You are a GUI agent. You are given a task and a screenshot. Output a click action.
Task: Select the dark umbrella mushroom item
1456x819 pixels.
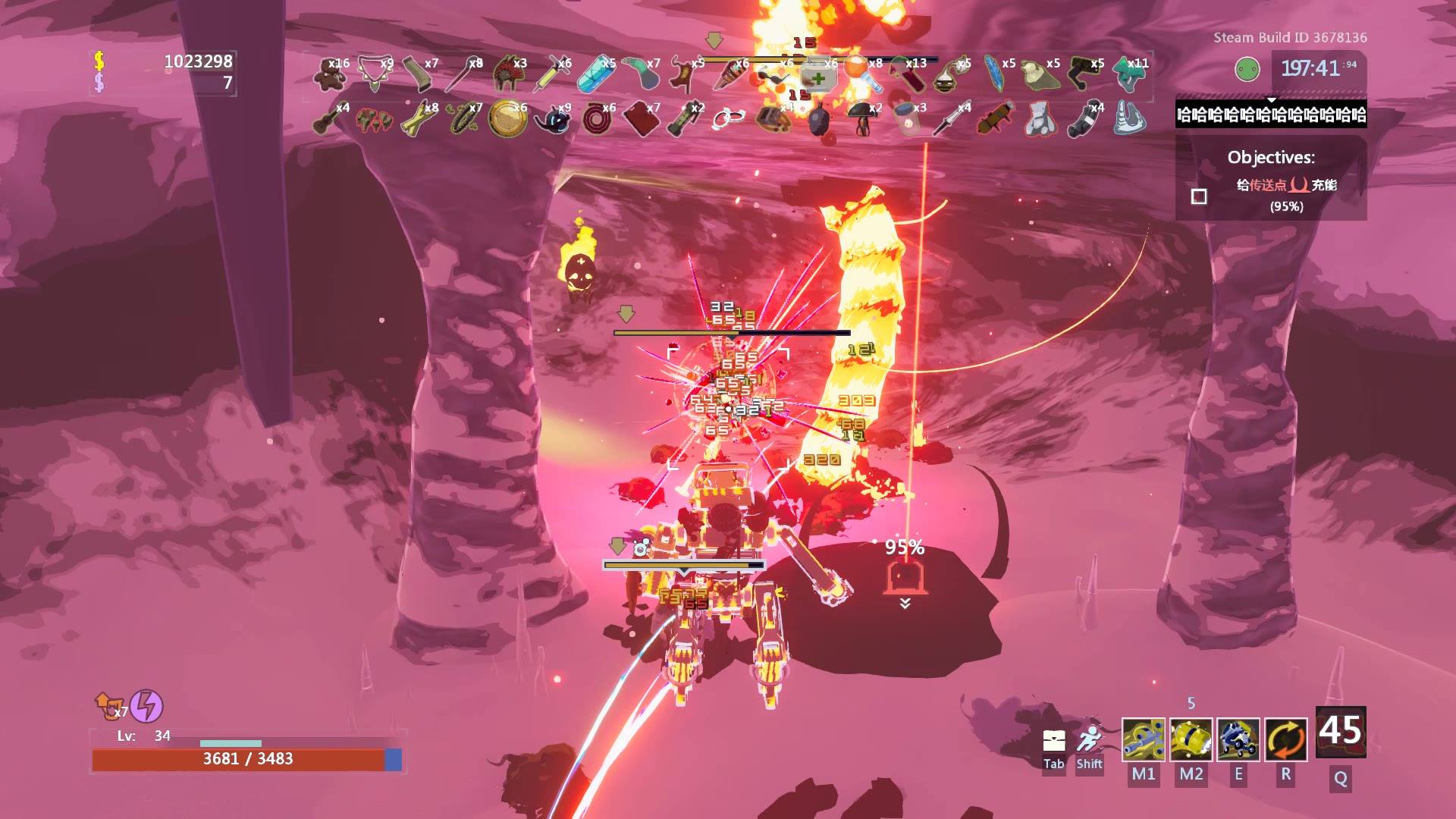[861, 119]
